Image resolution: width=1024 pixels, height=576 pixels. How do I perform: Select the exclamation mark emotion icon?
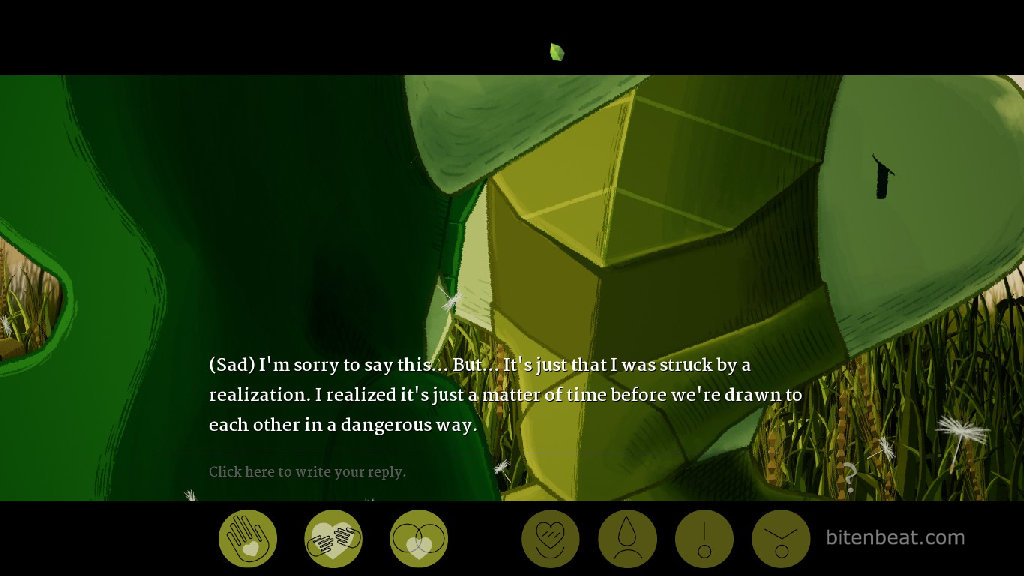coord(704,539)
